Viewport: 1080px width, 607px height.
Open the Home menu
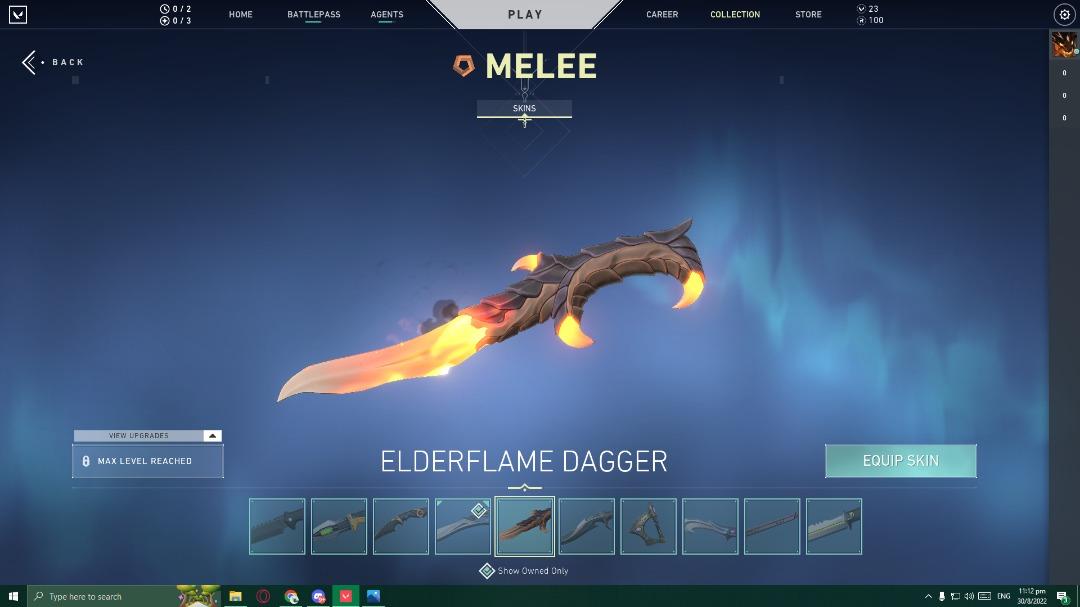tap(240, 15)
